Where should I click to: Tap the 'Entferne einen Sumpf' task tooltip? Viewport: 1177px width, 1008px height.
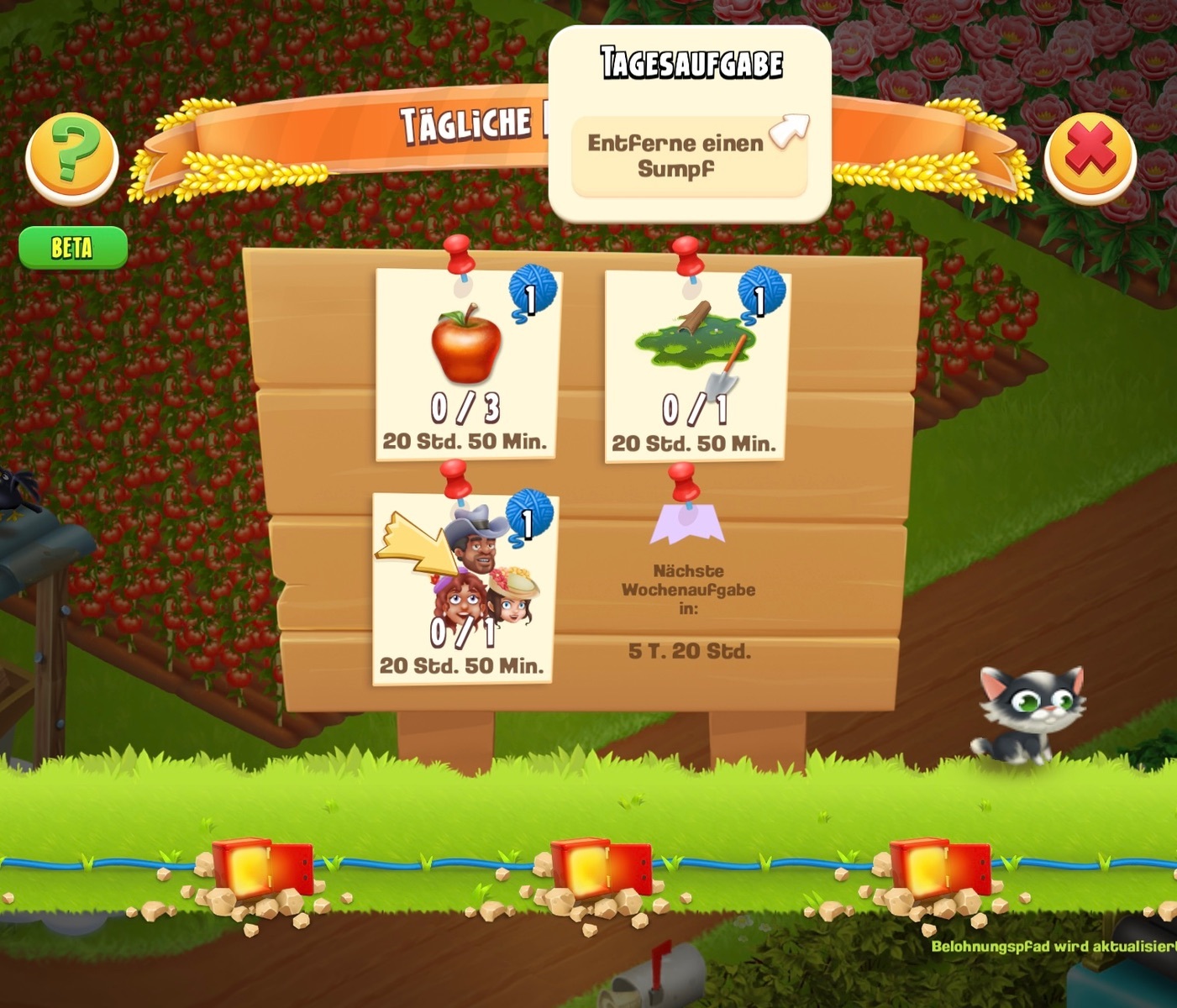689,156
